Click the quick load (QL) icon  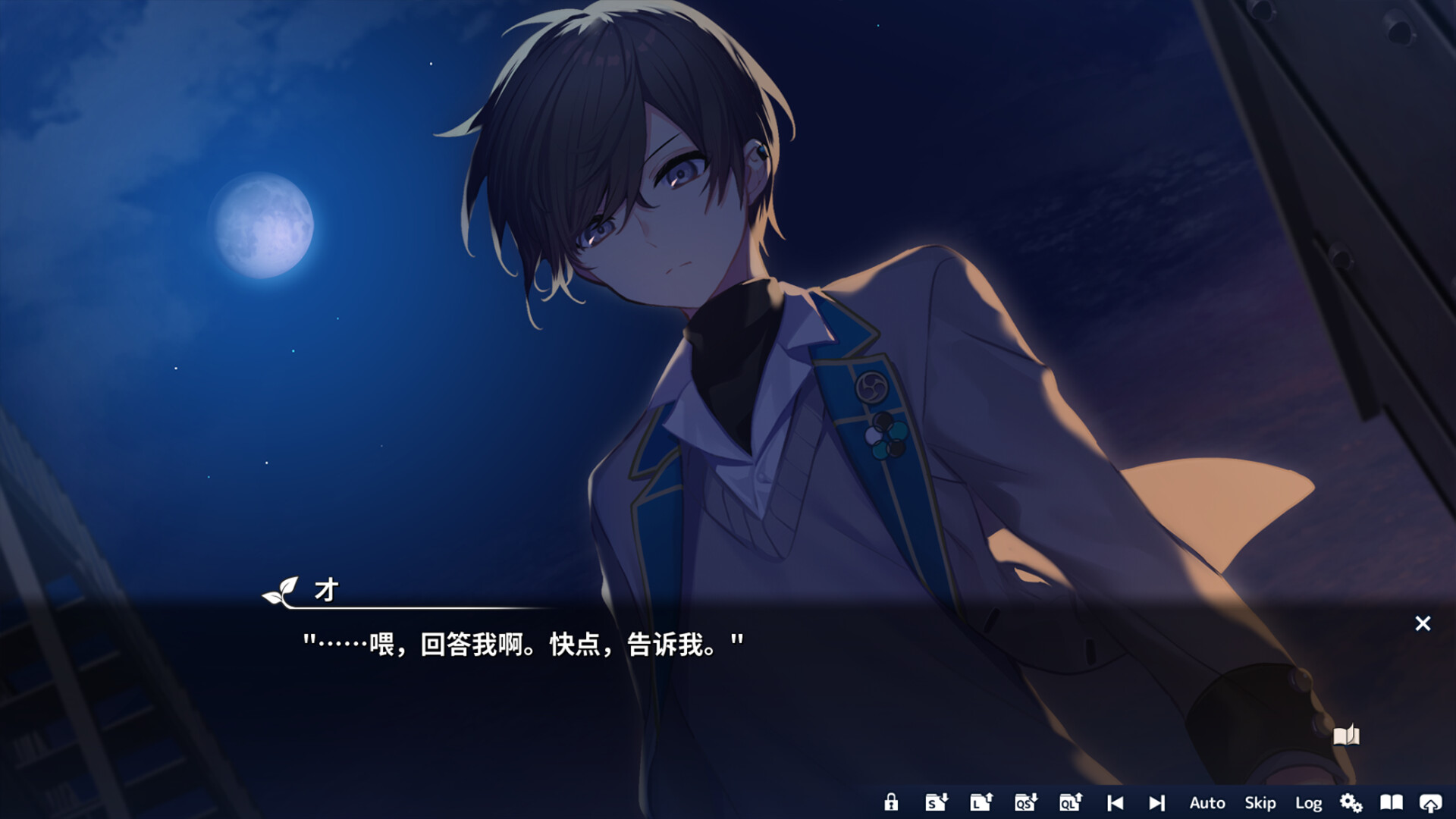click(x=1070, y=802)
